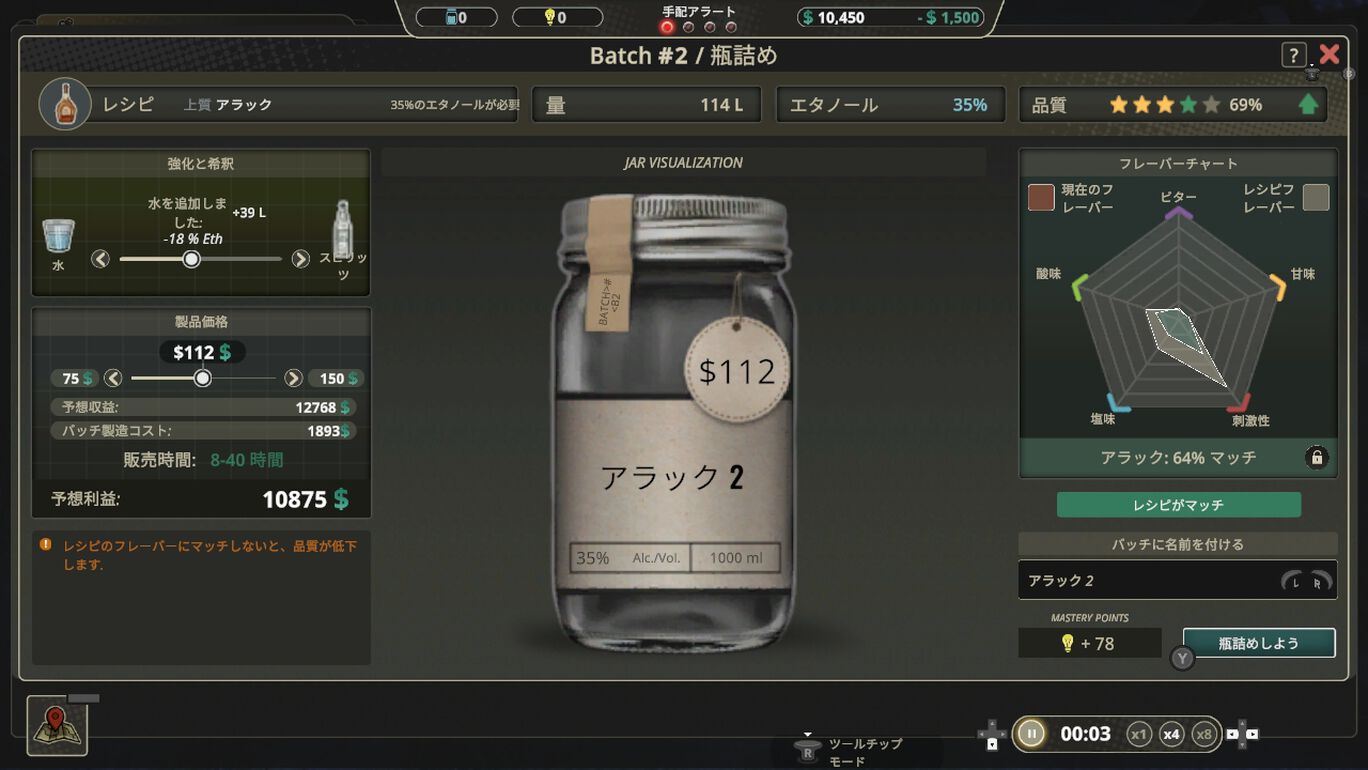
Task: Enable x4 game speed
Action: (1172, 733)
